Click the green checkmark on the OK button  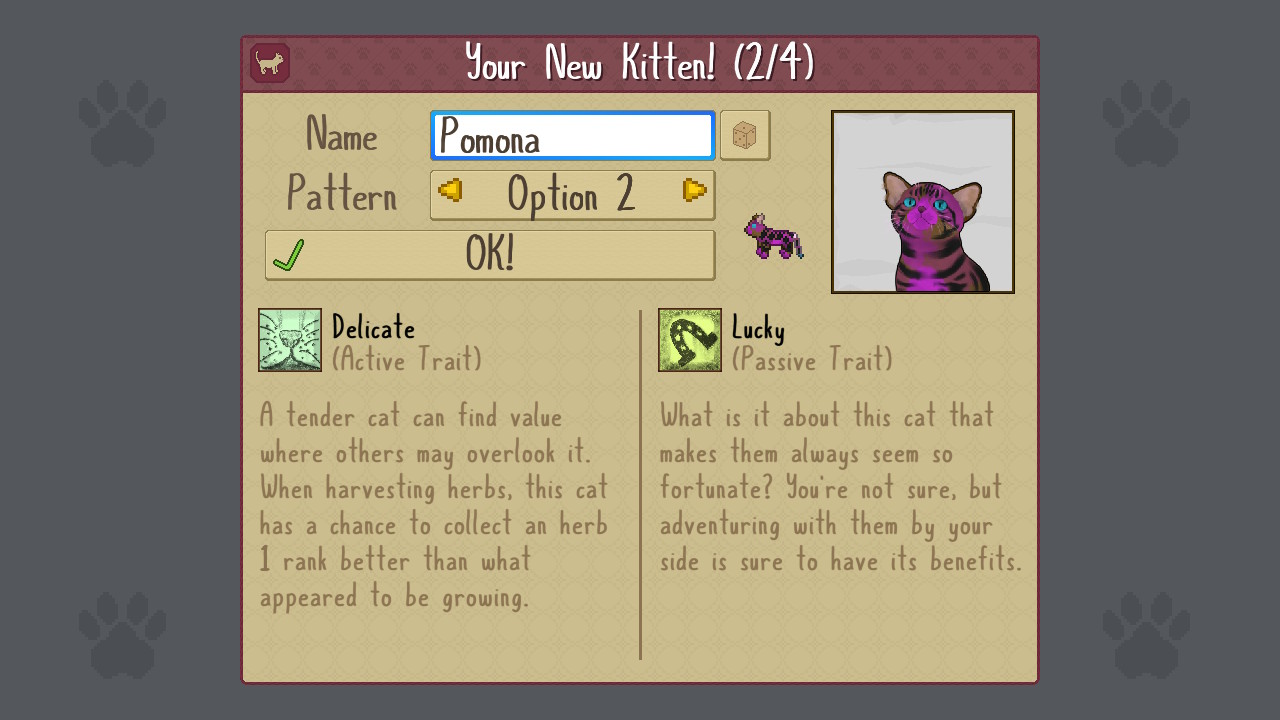[290, 254]
